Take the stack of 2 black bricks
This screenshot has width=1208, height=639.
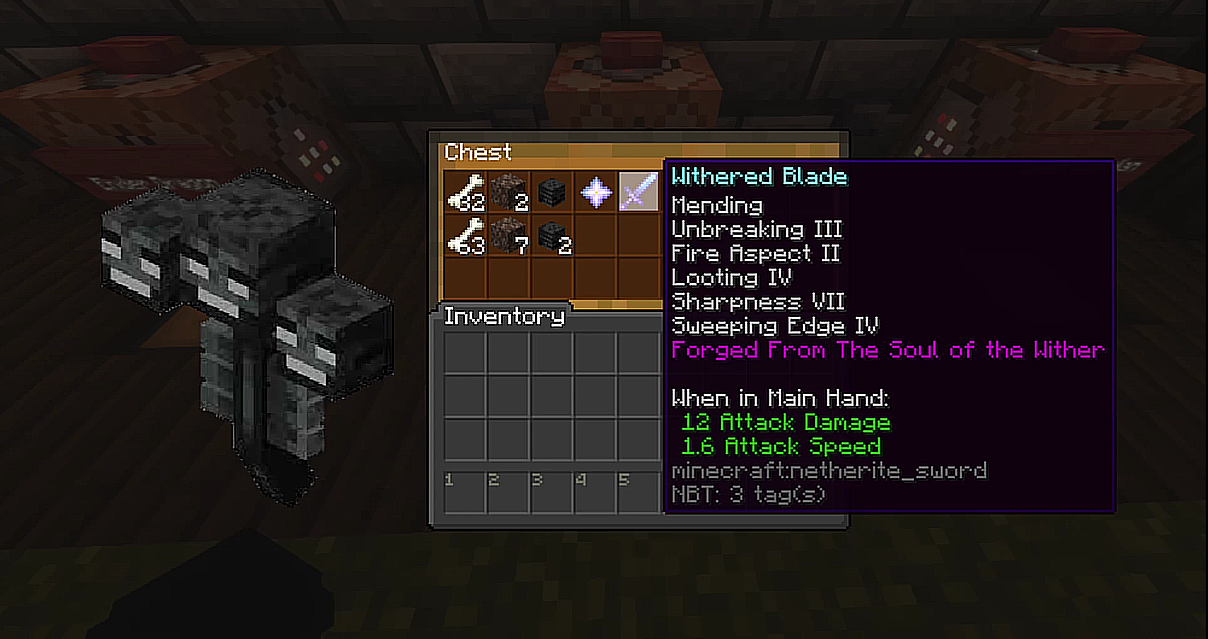[552, 236]
